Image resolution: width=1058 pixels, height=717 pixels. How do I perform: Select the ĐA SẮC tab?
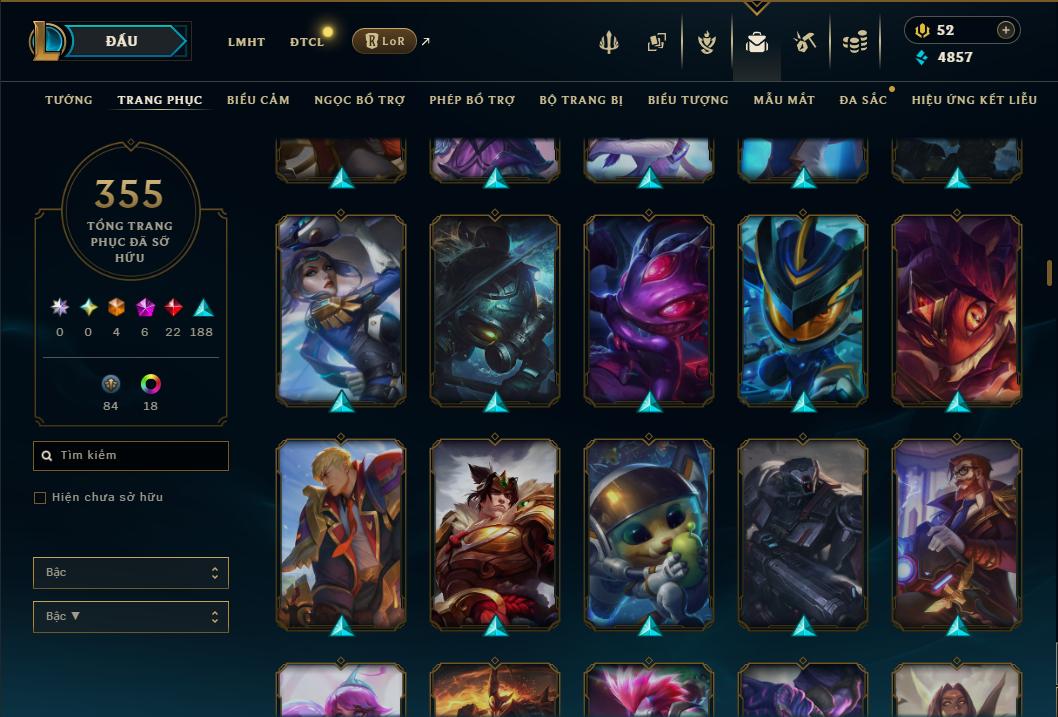[863, 100]
